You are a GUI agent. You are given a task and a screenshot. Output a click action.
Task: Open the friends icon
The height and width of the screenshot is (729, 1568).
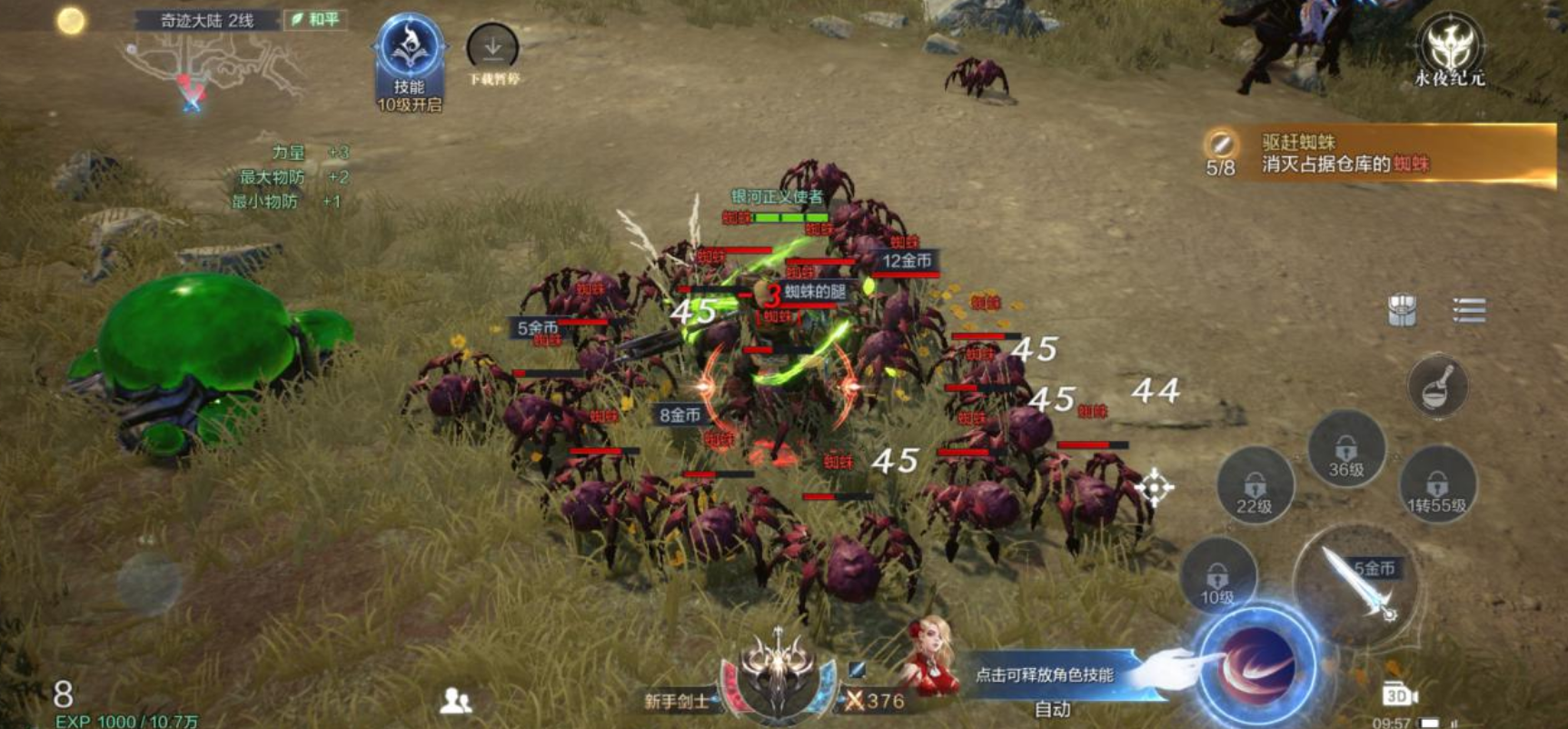[455, 700]
